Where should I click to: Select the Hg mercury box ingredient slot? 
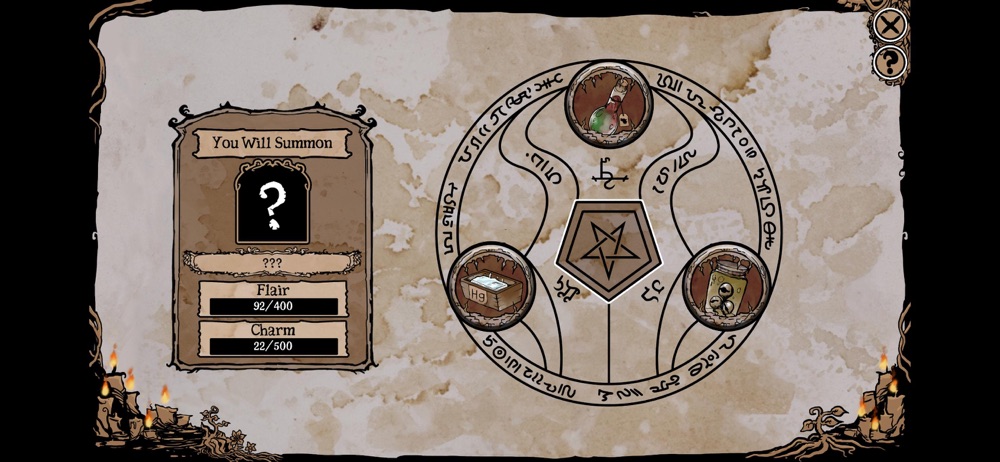[491, 287]
